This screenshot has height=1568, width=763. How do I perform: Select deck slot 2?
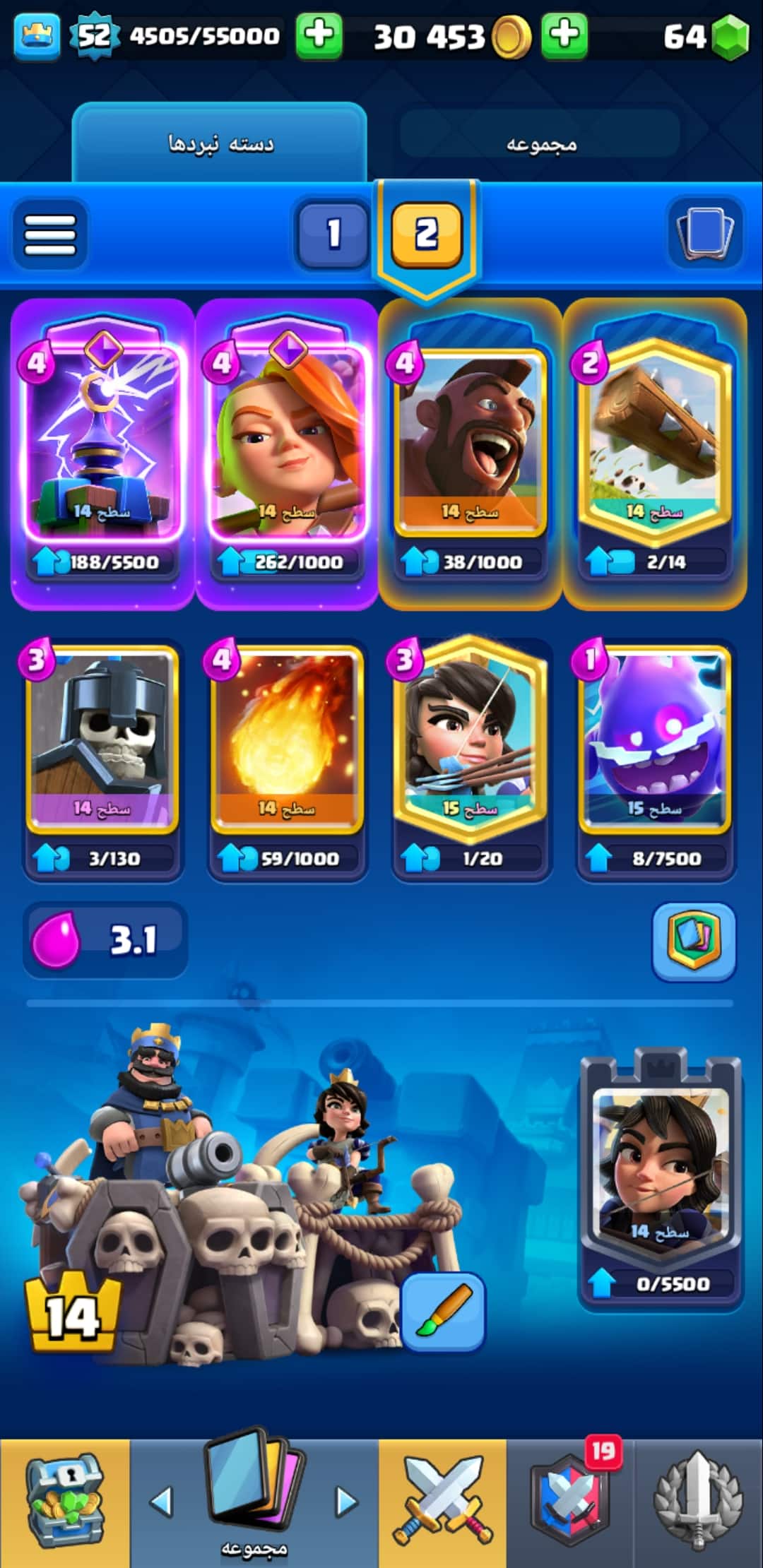pyautogui.click(x=426, y=234)
